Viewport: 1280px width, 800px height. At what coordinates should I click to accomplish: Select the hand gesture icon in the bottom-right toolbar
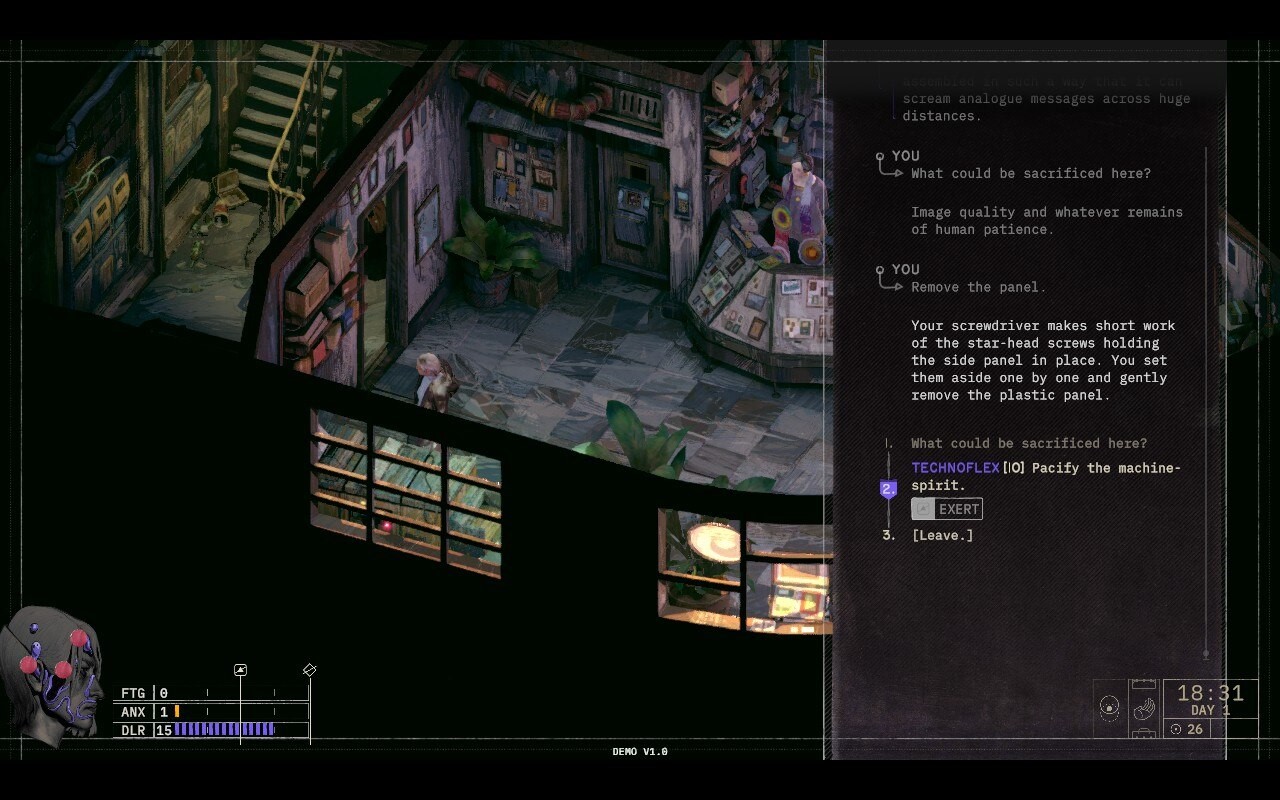(1144, 708)
